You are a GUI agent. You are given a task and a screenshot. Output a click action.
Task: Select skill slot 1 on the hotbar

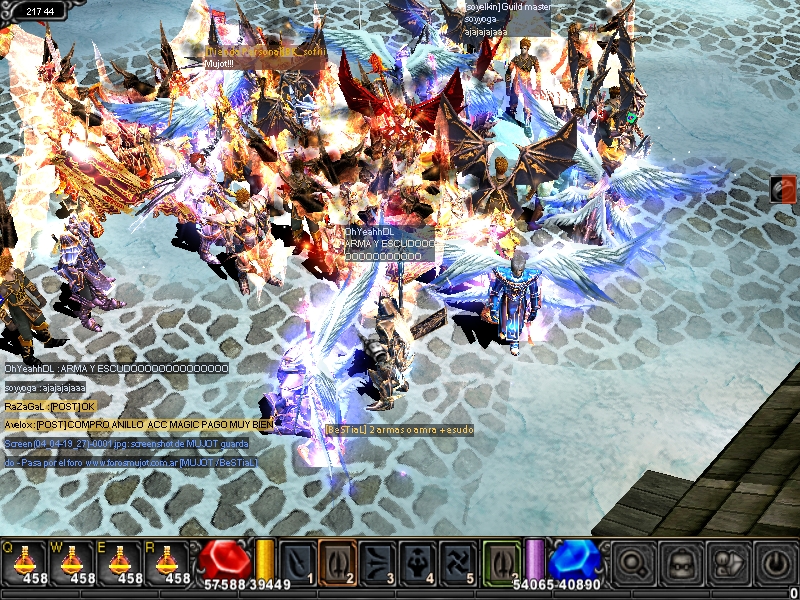coord(297,561)
